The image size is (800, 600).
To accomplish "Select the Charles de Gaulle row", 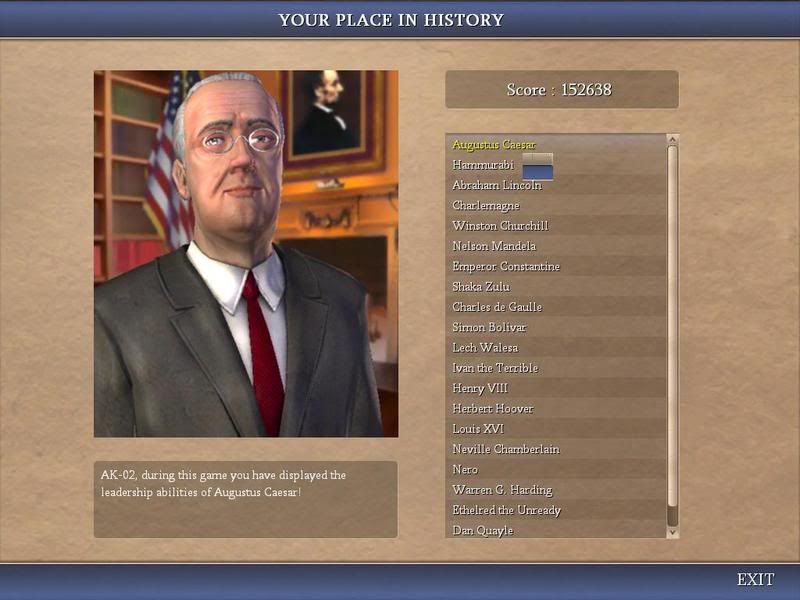I will [x=497, y=307].
